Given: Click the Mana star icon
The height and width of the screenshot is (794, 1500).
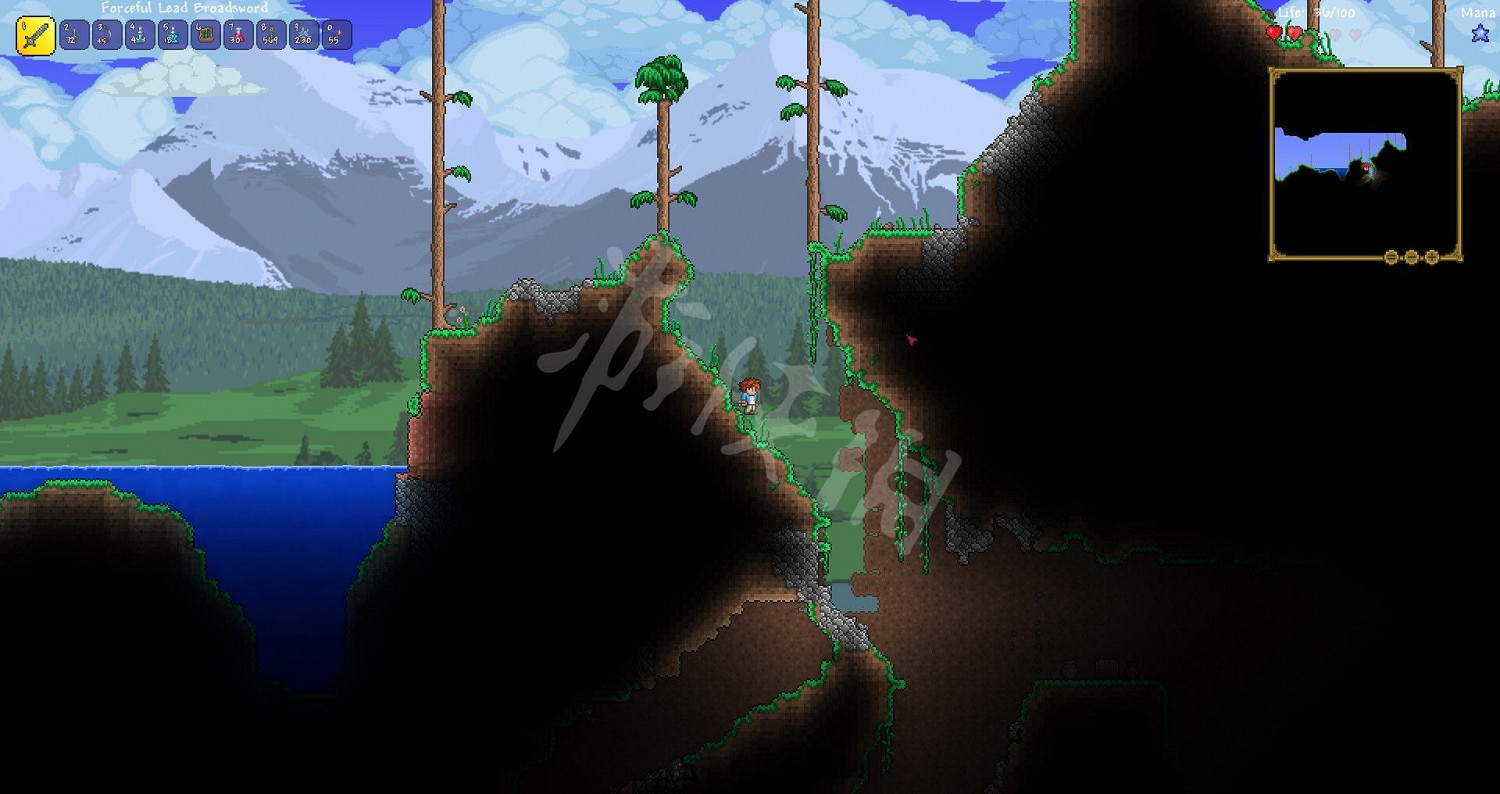Looking at the screenshot, I should [1478, 35].
